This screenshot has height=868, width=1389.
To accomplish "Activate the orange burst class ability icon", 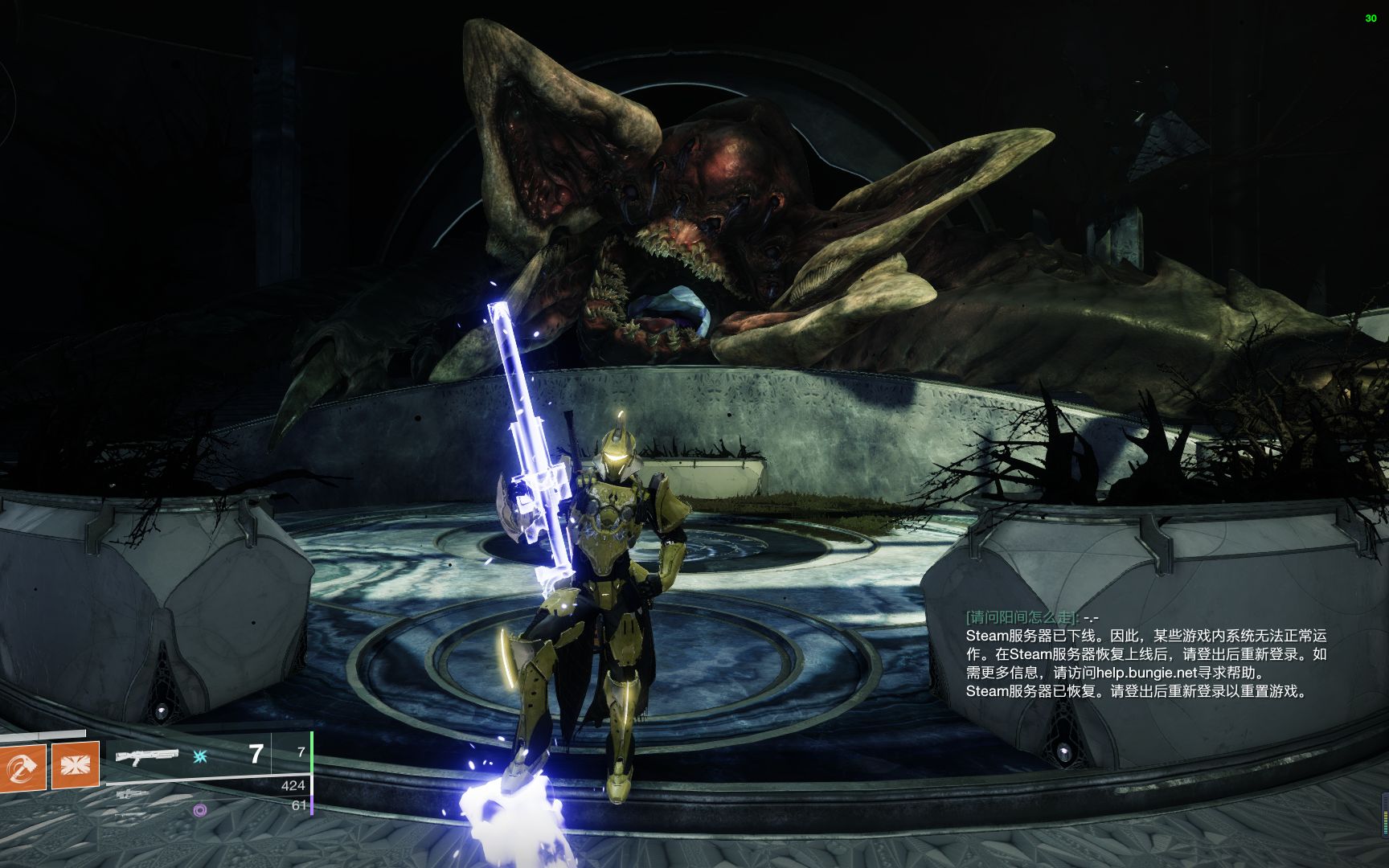I will [x=75, y=764].
